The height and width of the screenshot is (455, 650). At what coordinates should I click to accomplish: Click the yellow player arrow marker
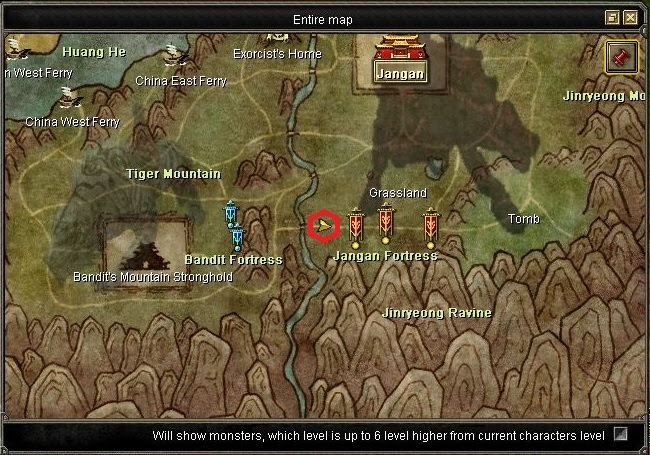(x=323, y=228)
